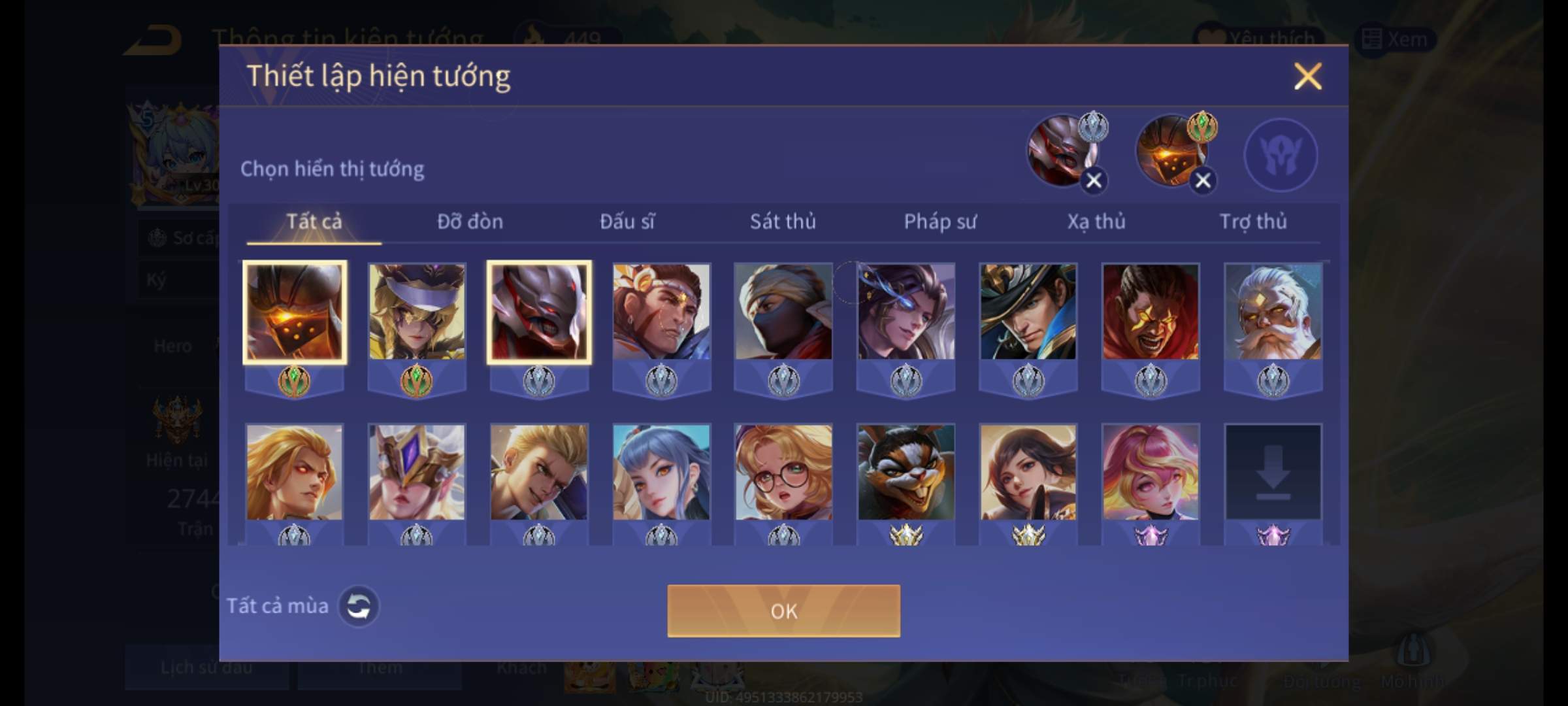Select the masked ninja with tan turban
1568x706 pixels.
[783, 312]
